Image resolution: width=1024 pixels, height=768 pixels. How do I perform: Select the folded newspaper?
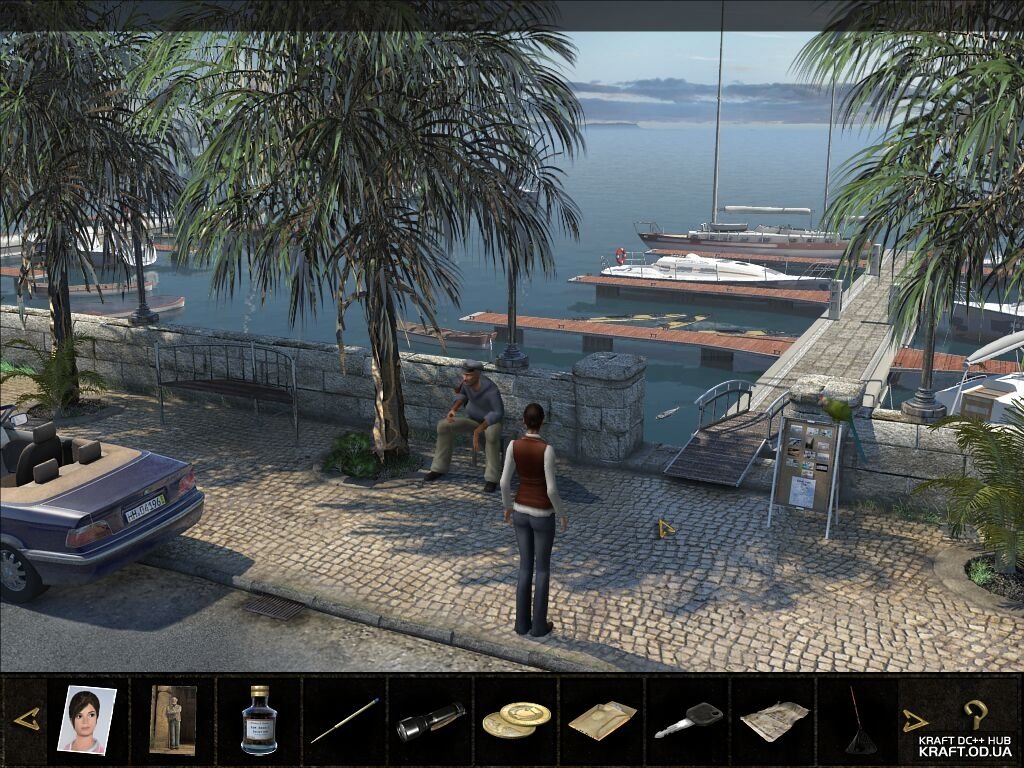pyautogui.click(x=774, y=721)
